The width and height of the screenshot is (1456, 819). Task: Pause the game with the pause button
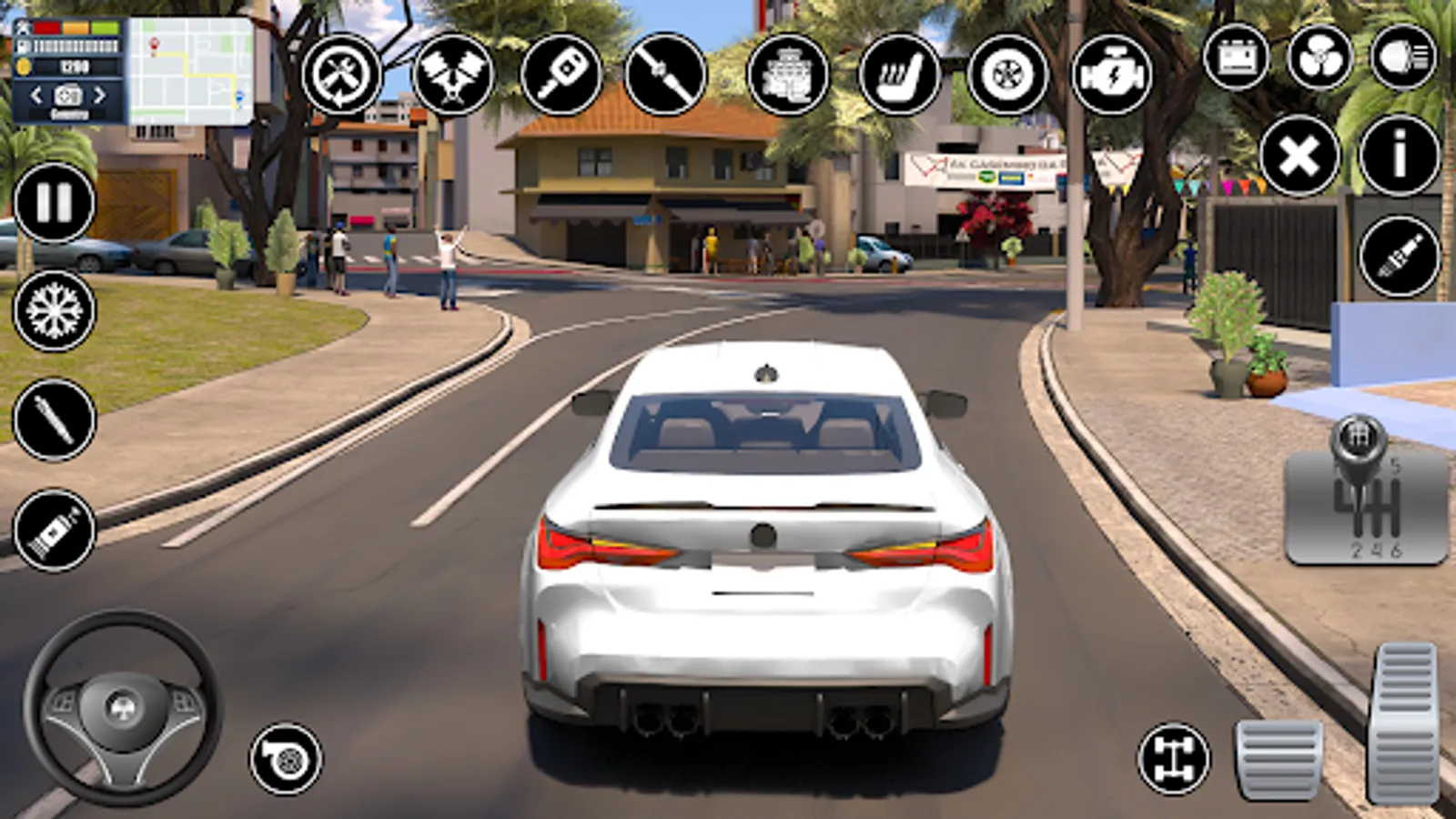[x=54, y=203]
